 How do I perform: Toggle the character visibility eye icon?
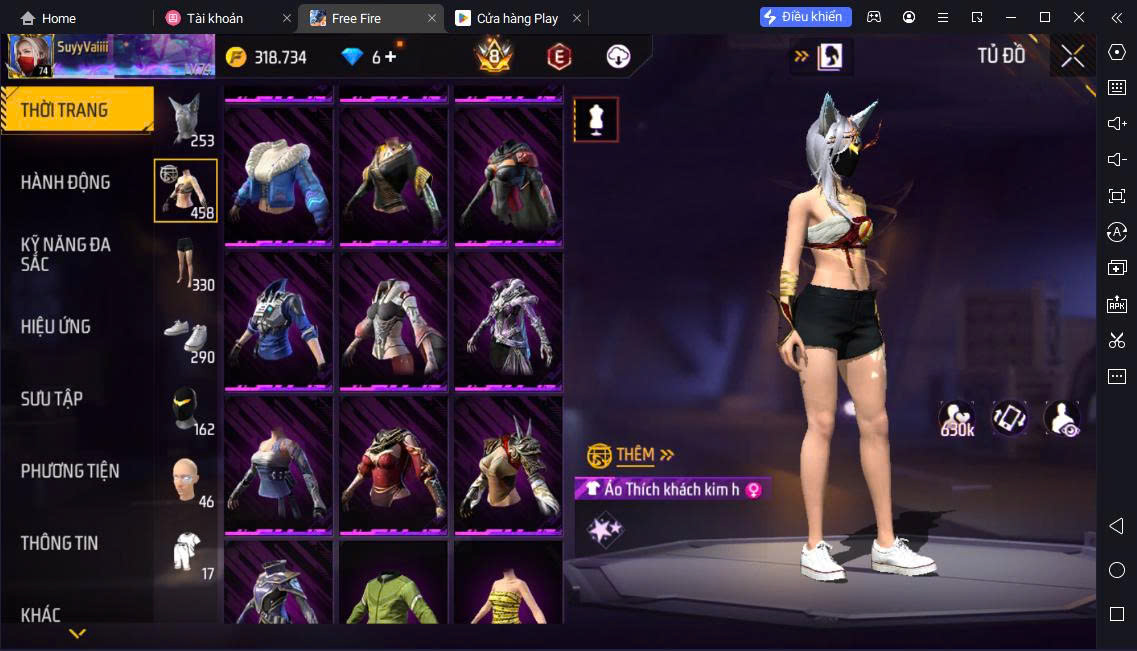(x=1061, y=418)
